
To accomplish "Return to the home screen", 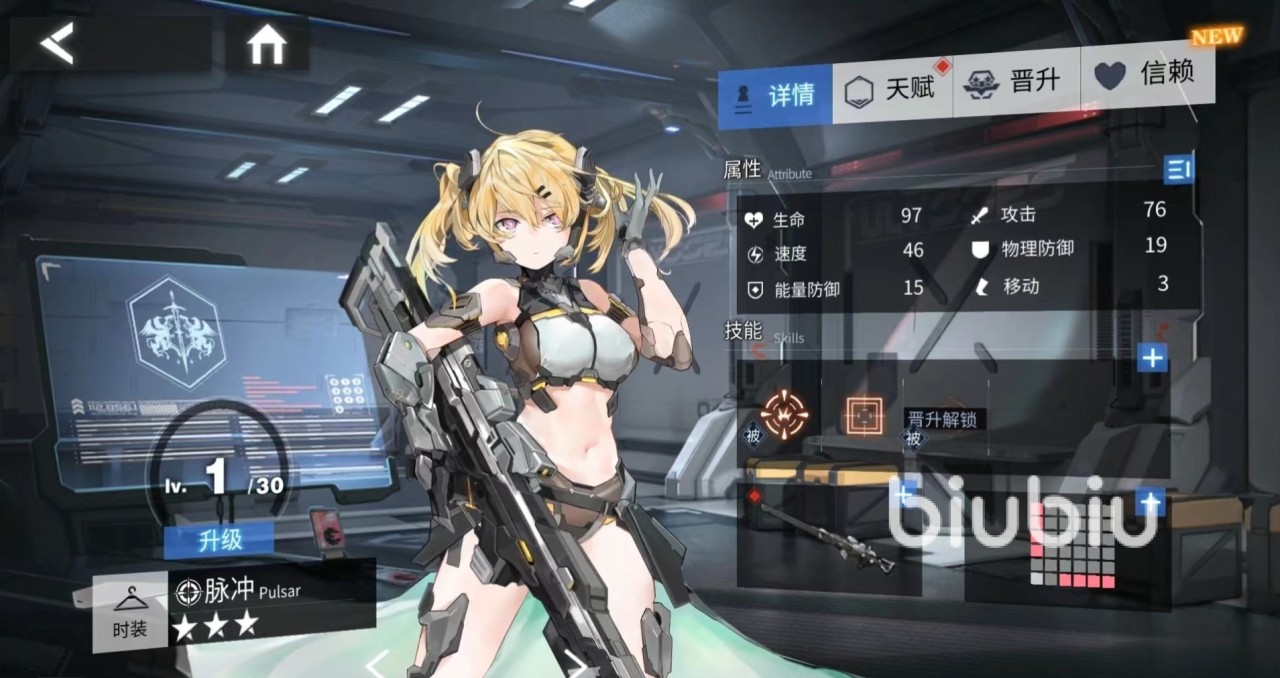I will coord(267,45).
